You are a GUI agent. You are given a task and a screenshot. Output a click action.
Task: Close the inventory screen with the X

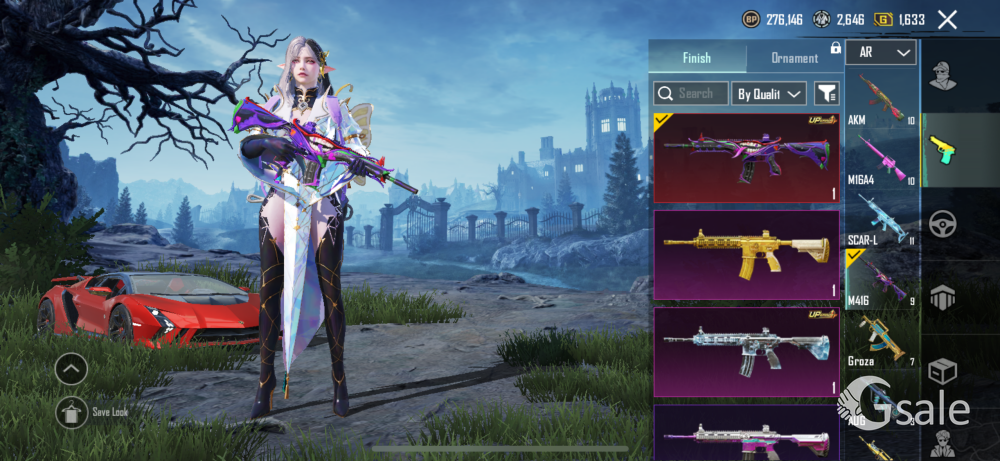point(947,19)
